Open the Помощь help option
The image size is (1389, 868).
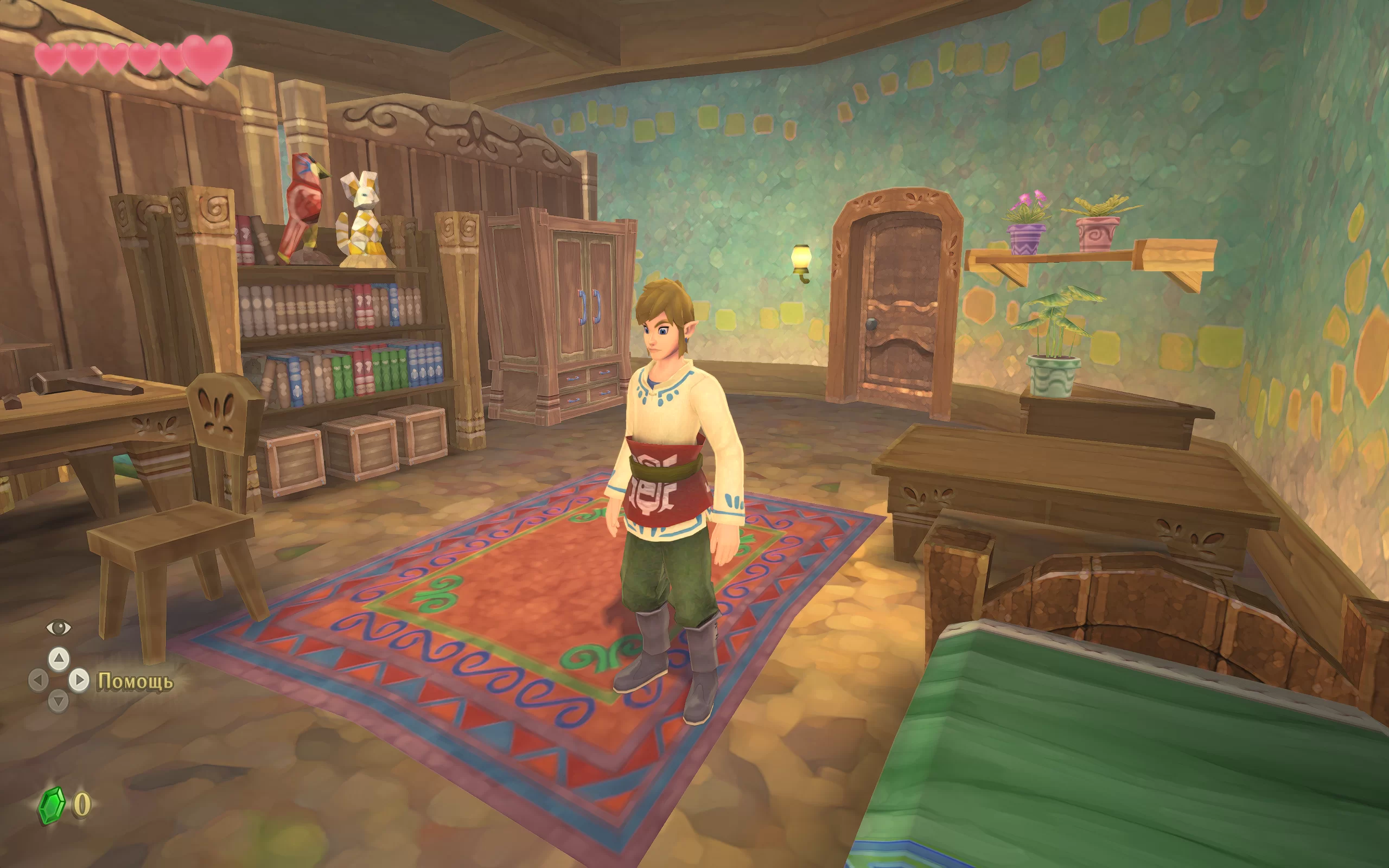(135, 681)
